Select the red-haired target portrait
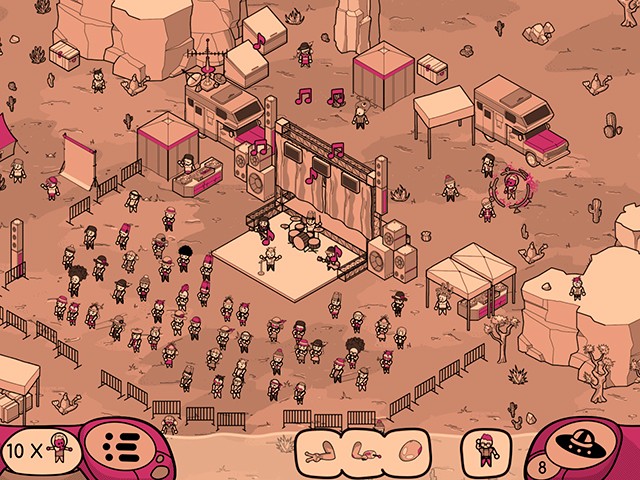The height and width of the screenshot is (480, 640). (487, 447)
